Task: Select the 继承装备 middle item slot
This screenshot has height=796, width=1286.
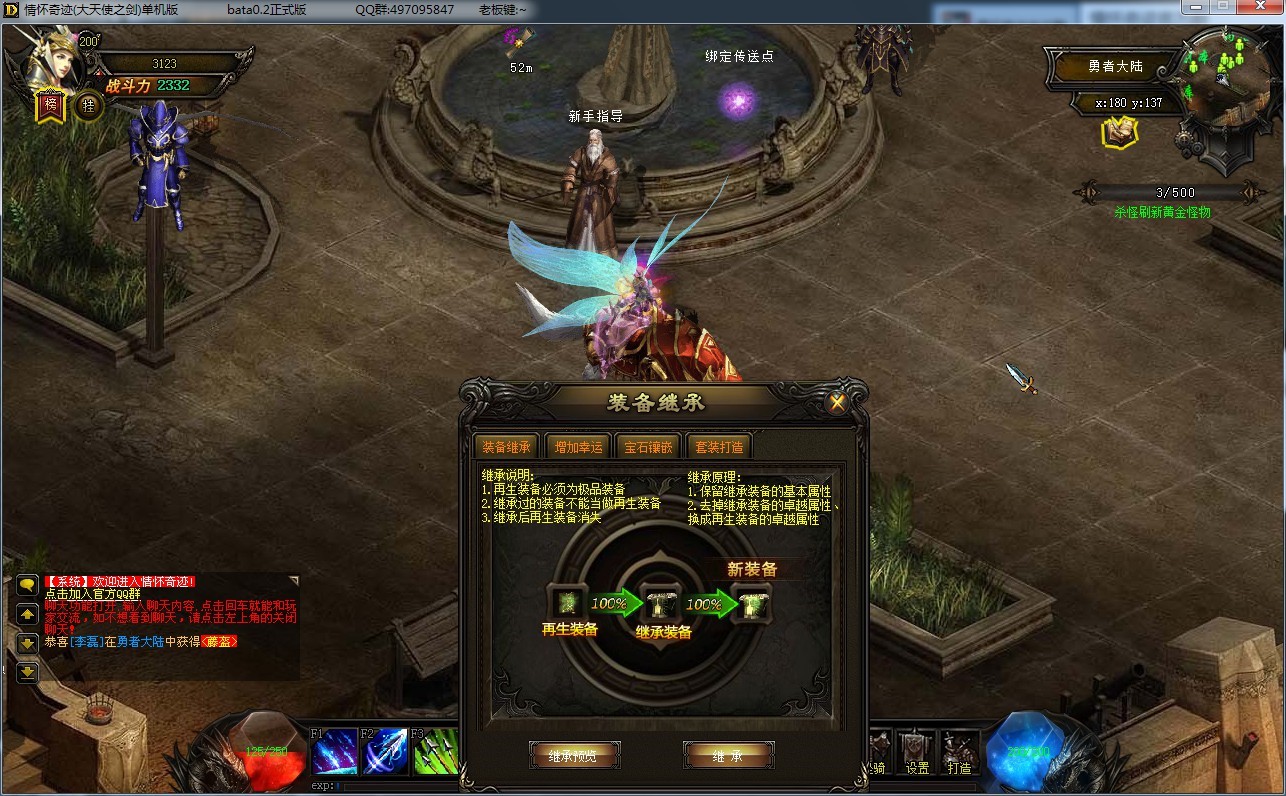Action: (660, 603)
